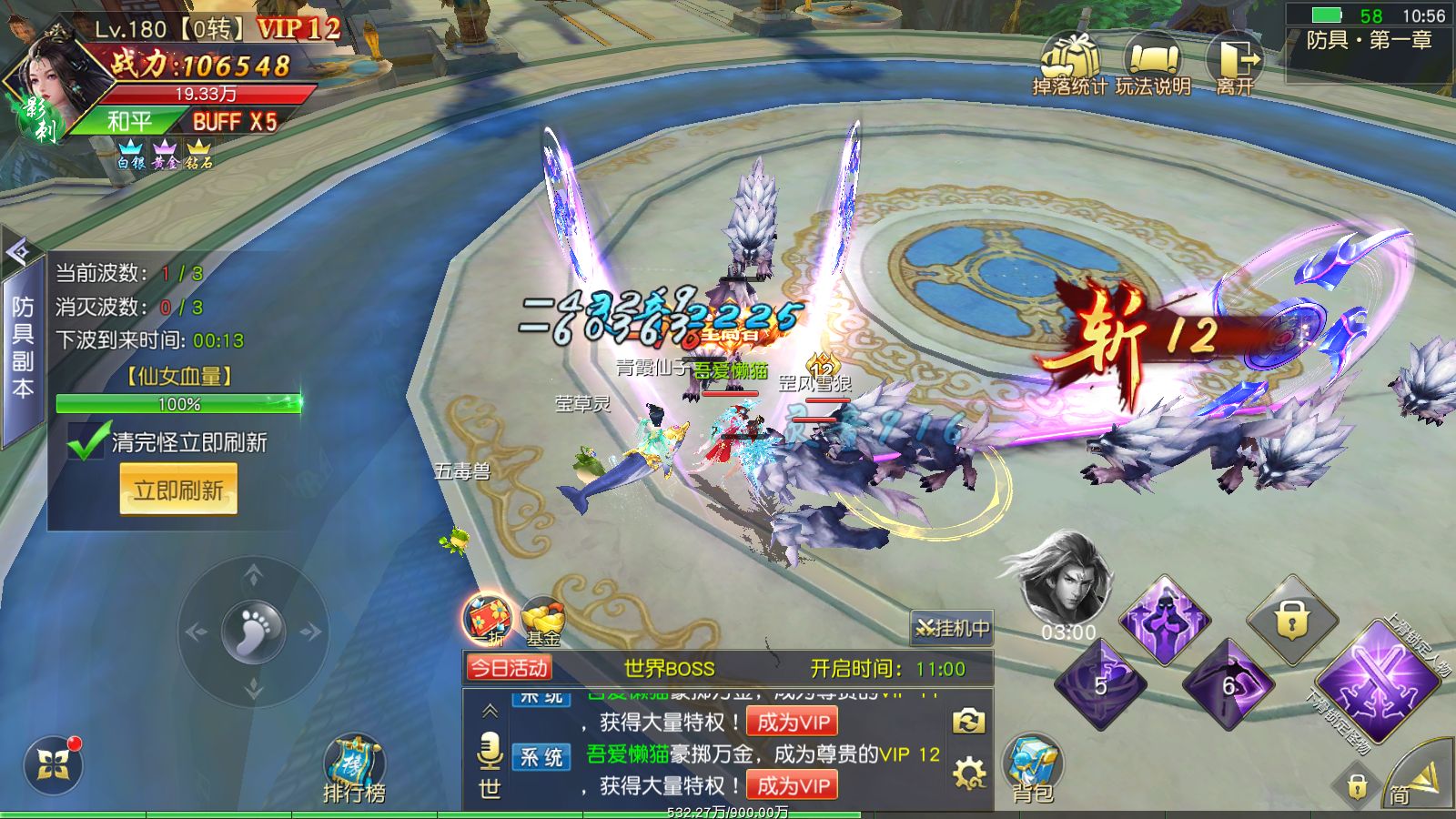Click the 立即刷新 refresh button
Viewport: 1456px width, 819px height.
point(178,490)
